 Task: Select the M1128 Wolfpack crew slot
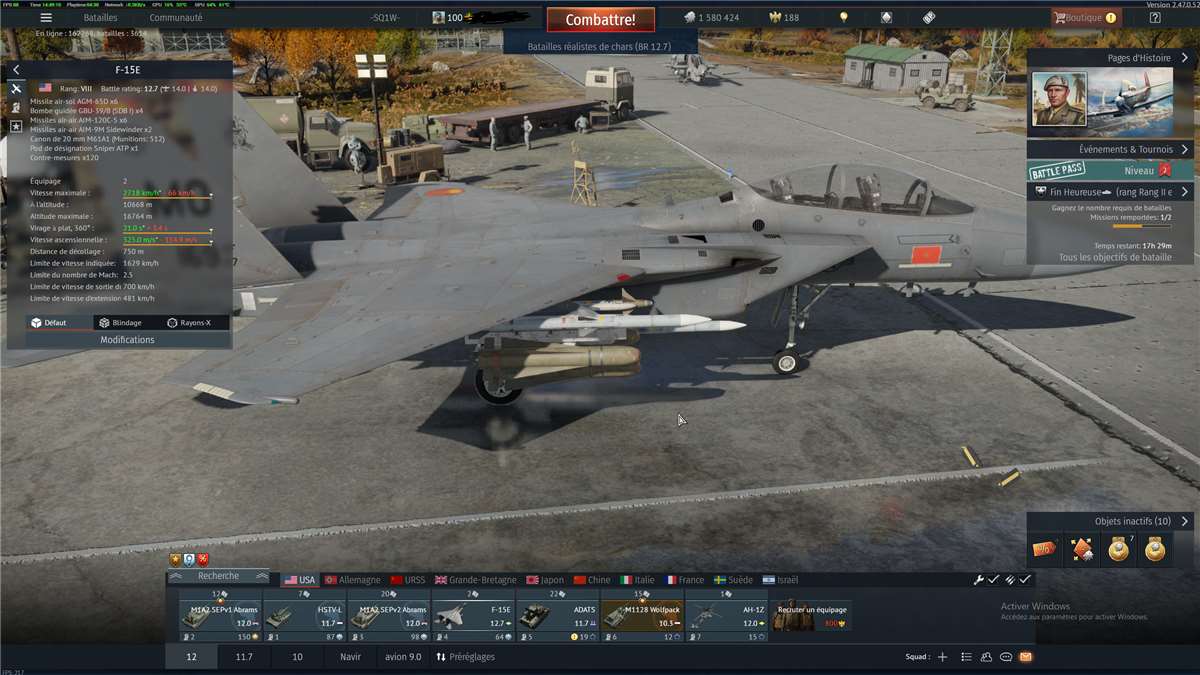tap(642, 616)
